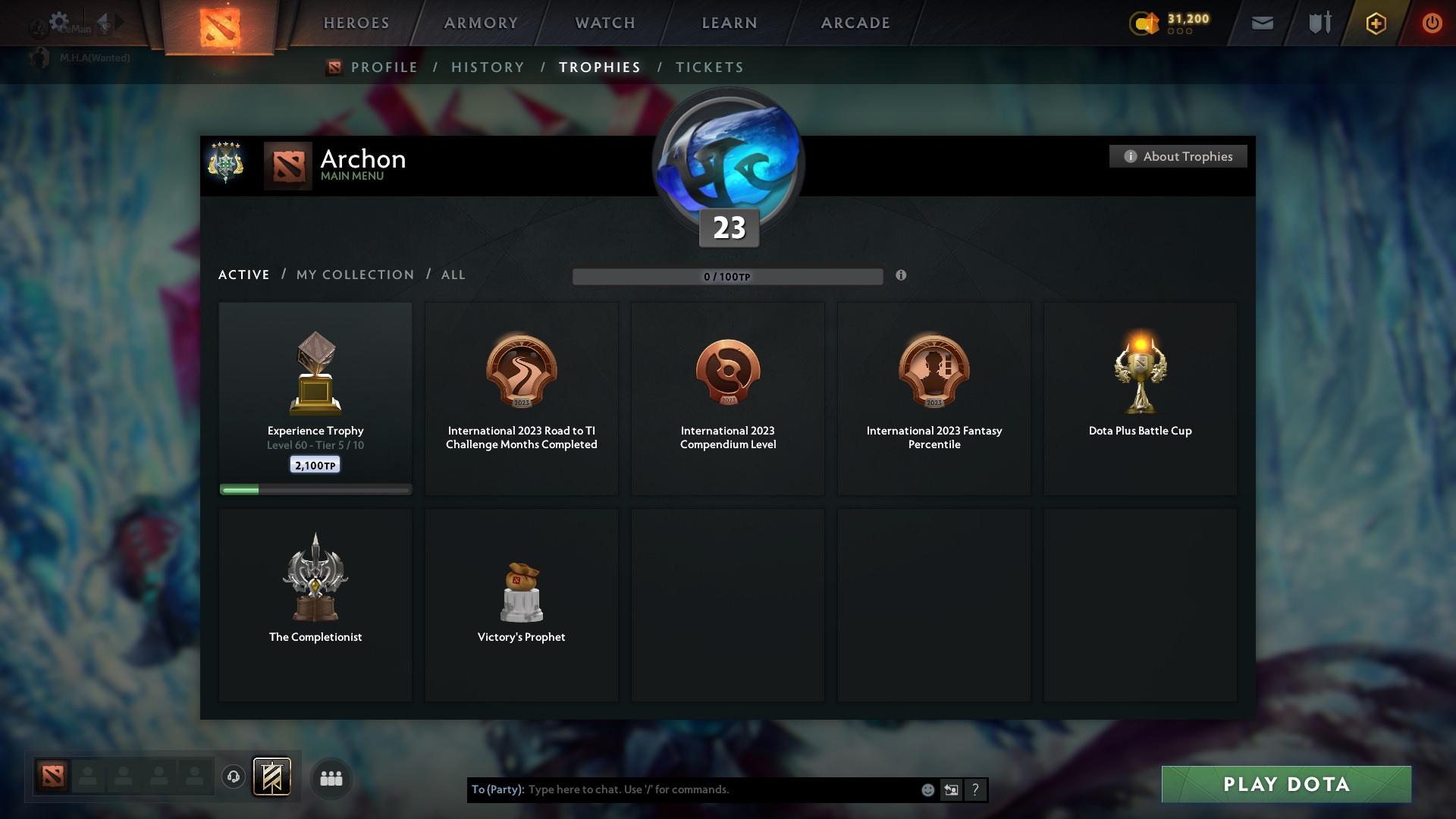Screen dimensions: 1456x819
Task: Click the PLAY DOTA button
Action: coord(1287,784)
